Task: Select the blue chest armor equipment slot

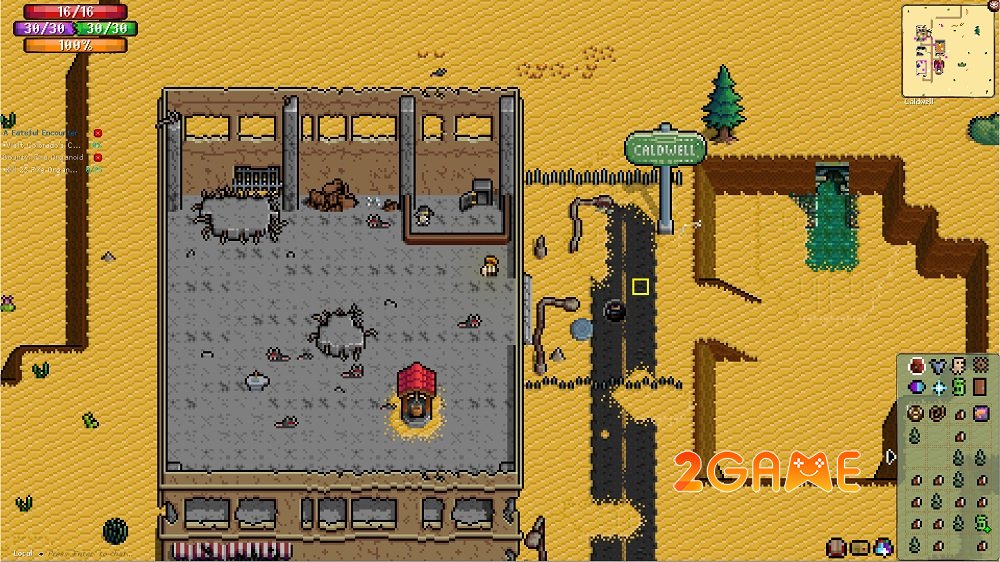Action: click(x=937, y=366)
